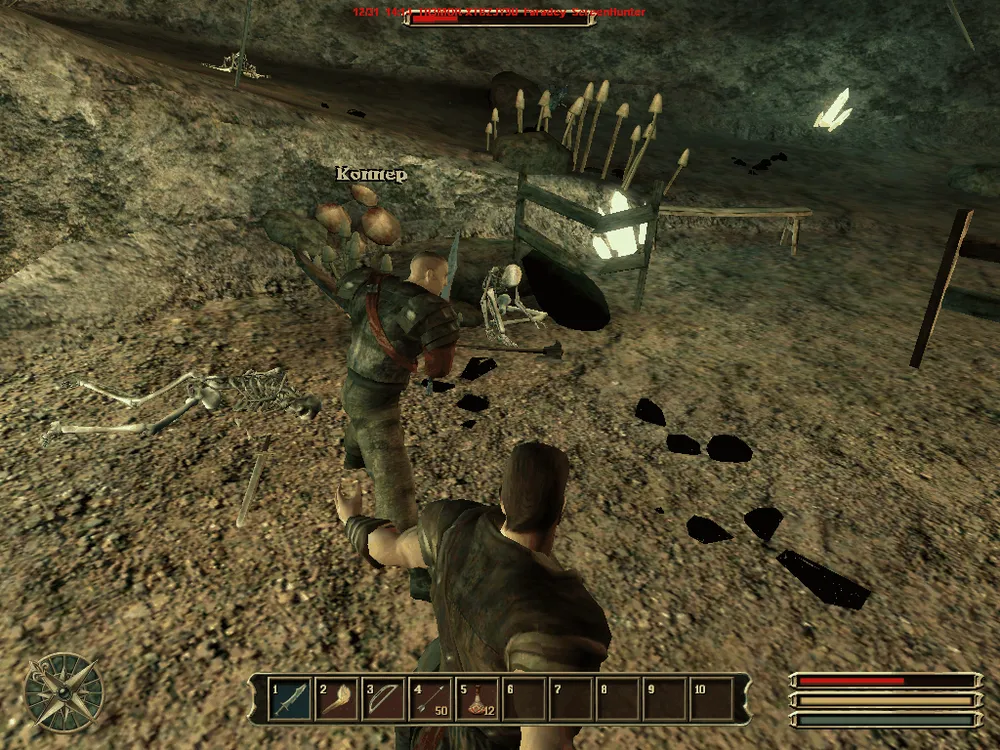Viewport: 1000px width, 750px height.
Task: Choose the bow in the quickbar
Action: [x=384, y=699]
